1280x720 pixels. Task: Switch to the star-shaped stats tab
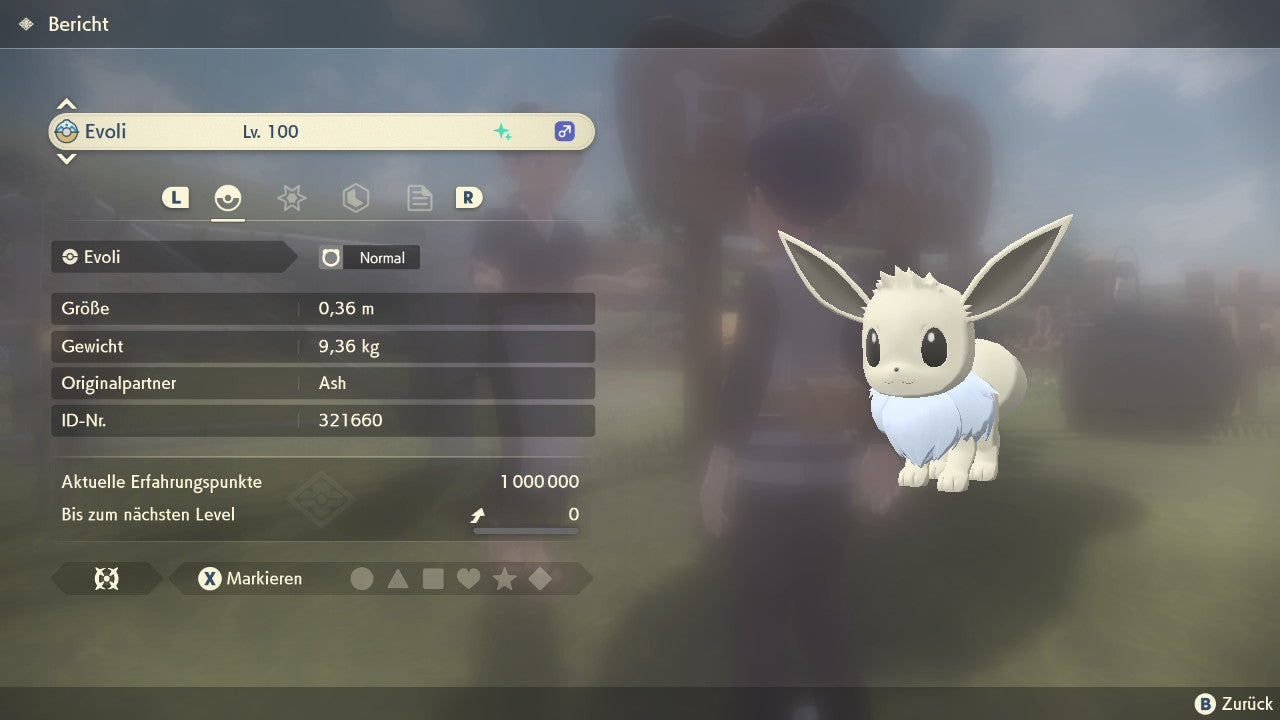[x=291, y=198]
